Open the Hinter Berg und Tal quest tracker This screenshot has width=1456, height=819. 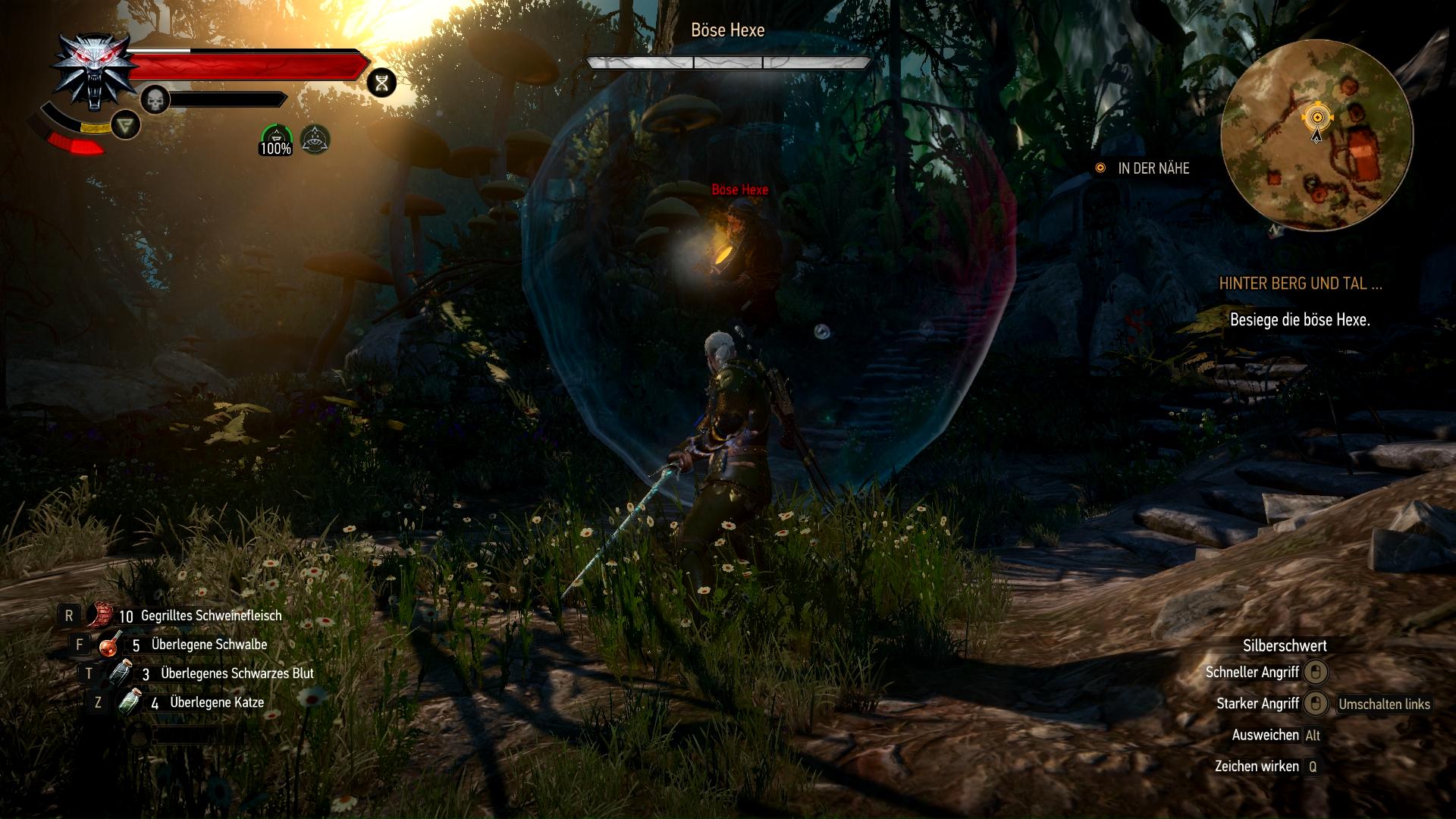pos(1300,284)
